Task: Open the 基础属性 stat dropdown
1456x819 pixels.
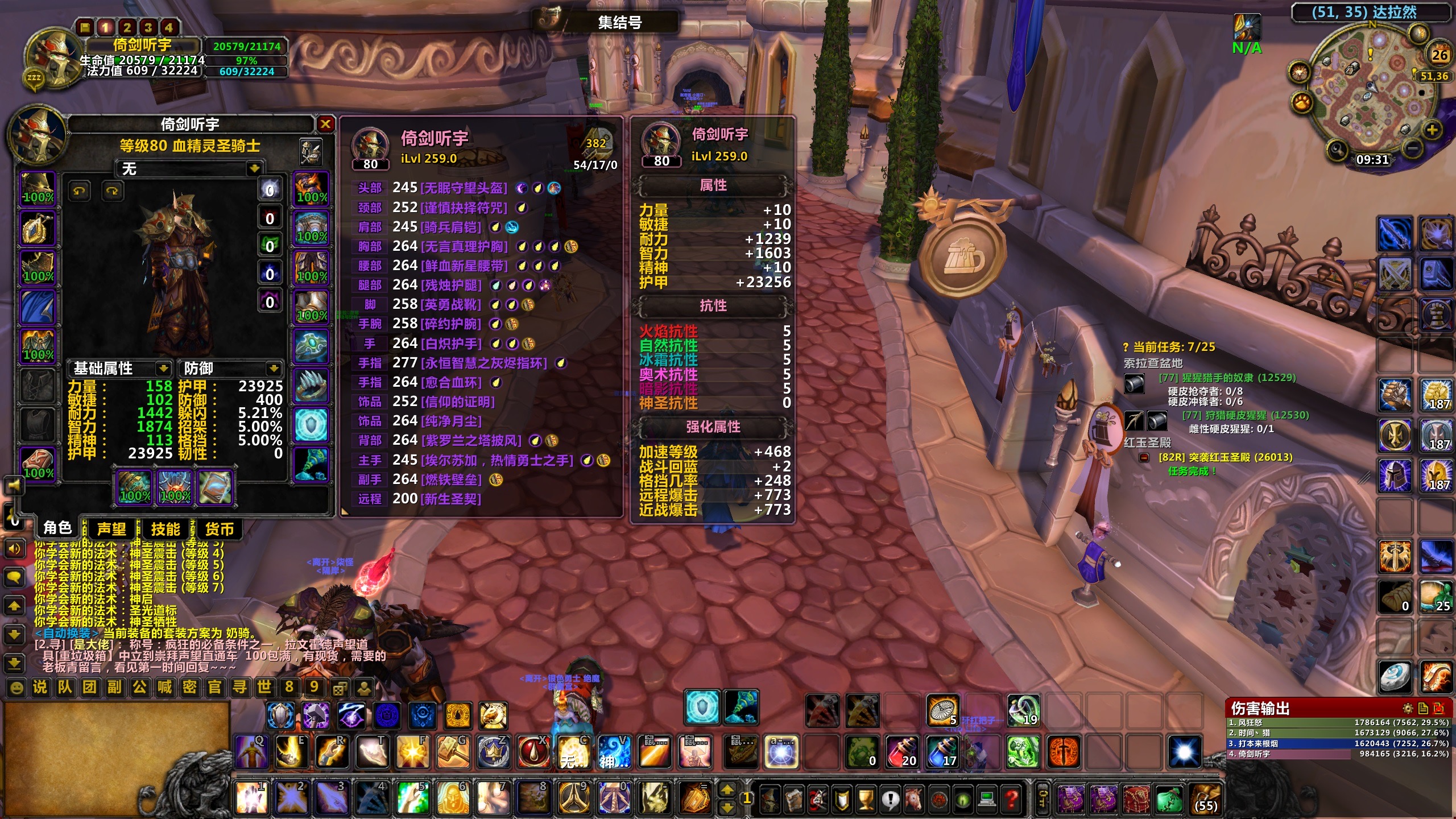Action: coord(163,369)
